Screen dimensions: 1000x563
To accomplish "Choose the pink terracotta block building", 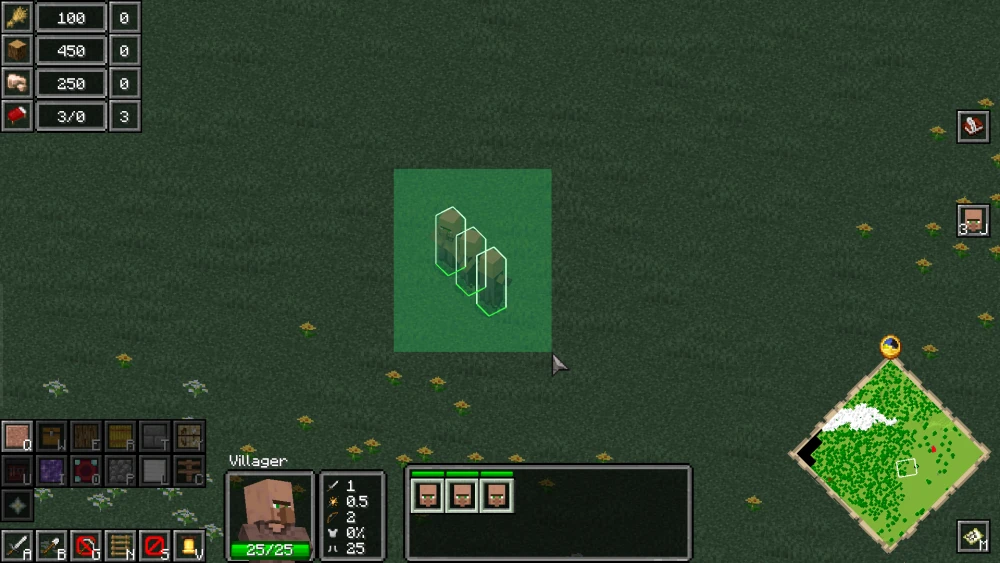I will (x=17, y=436).
